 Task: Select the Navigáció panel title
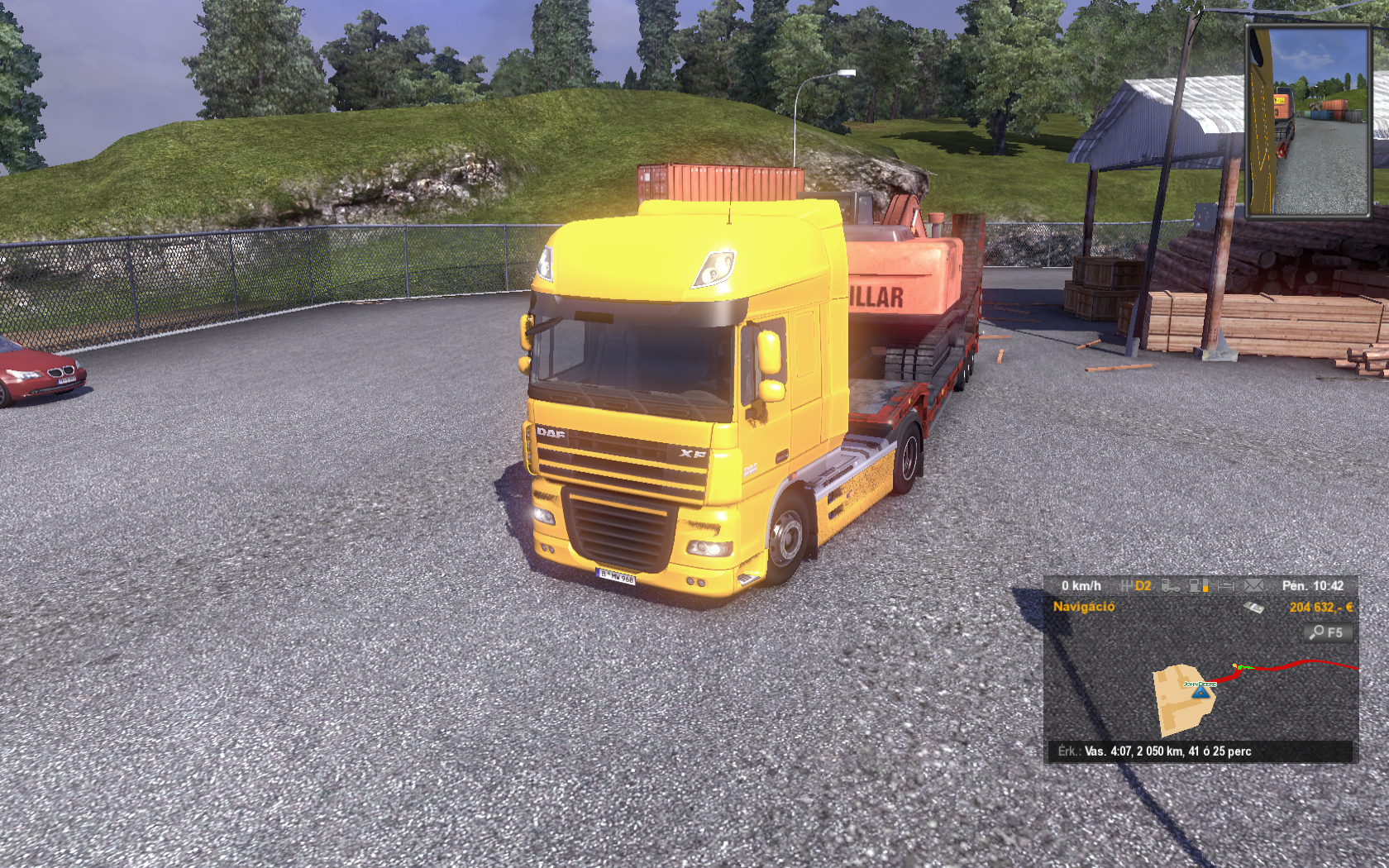click(1083, 607)
